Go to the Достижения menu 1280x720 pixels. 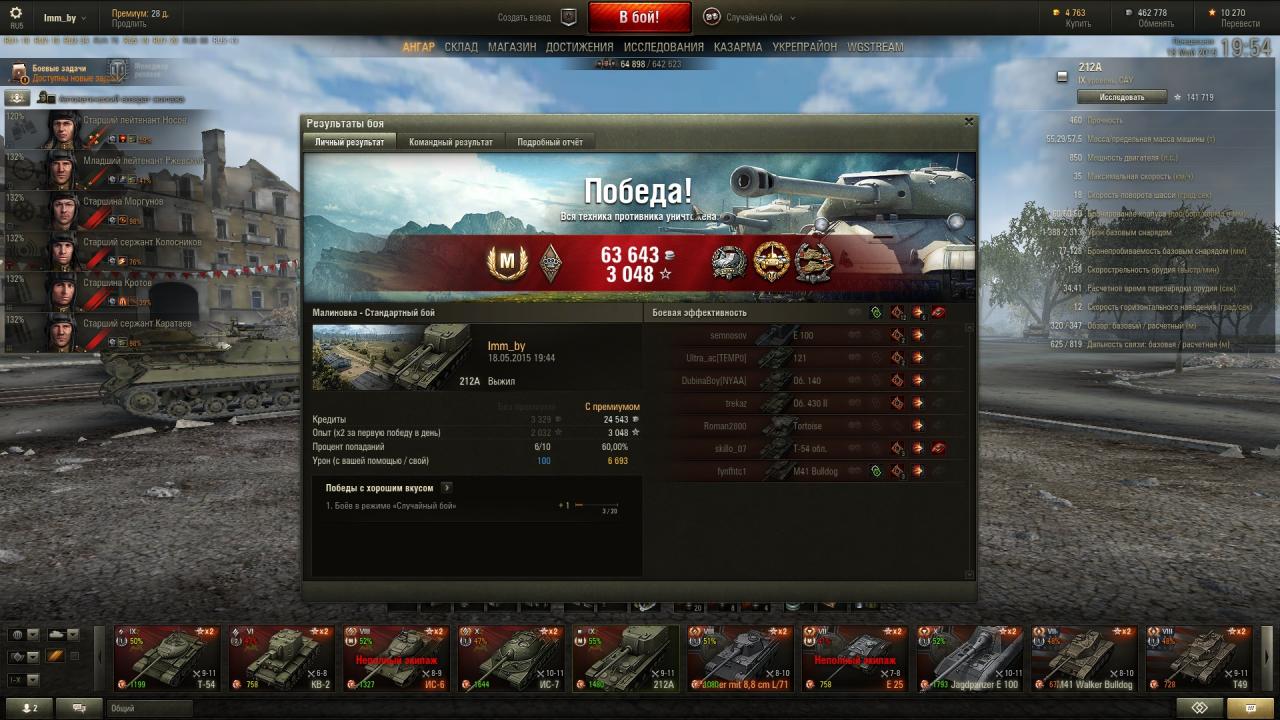coord(580,47)
